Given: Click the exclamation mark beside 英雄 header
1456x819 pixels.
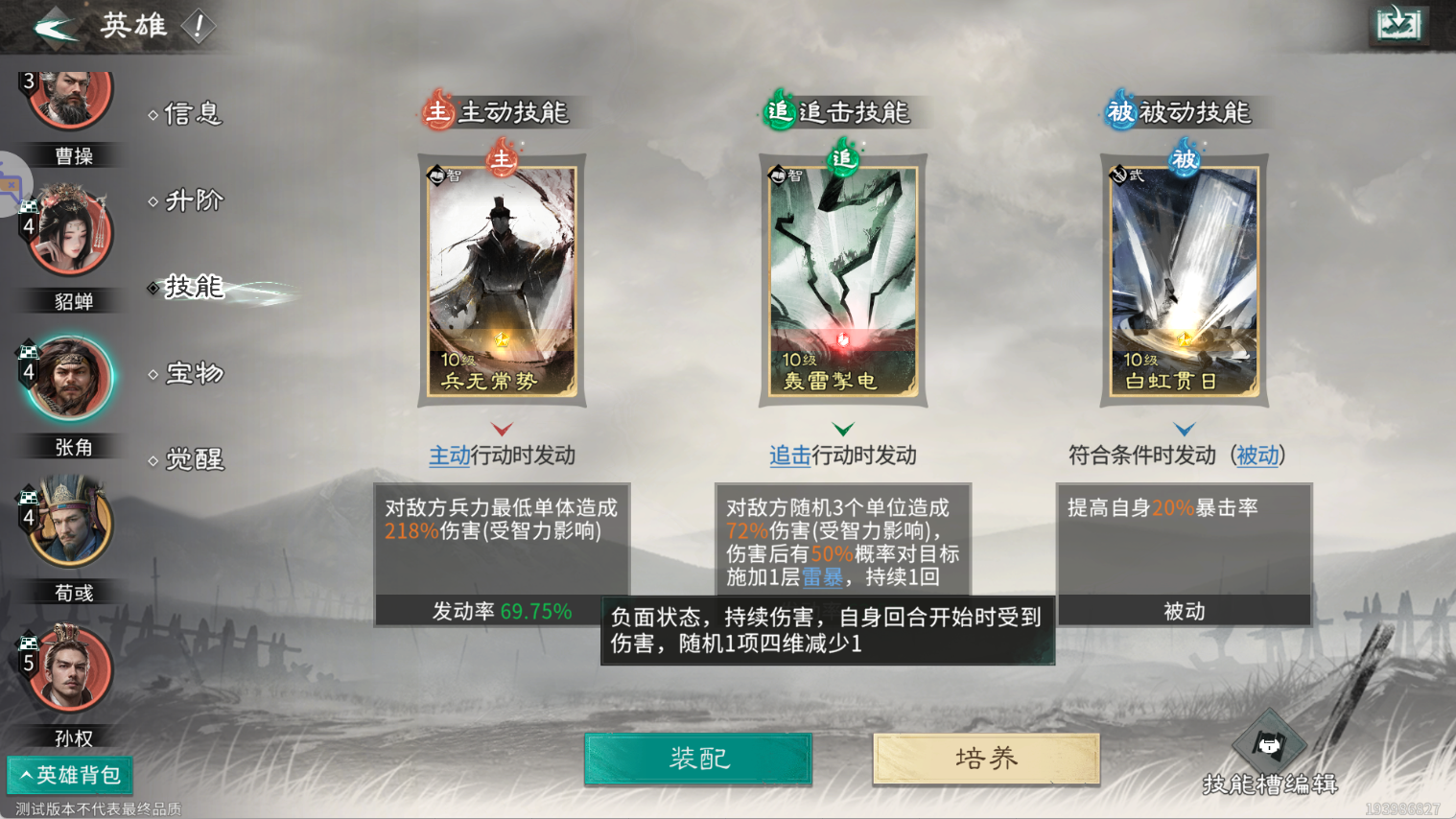Looking at the screenshot, I should click(199, 27).
